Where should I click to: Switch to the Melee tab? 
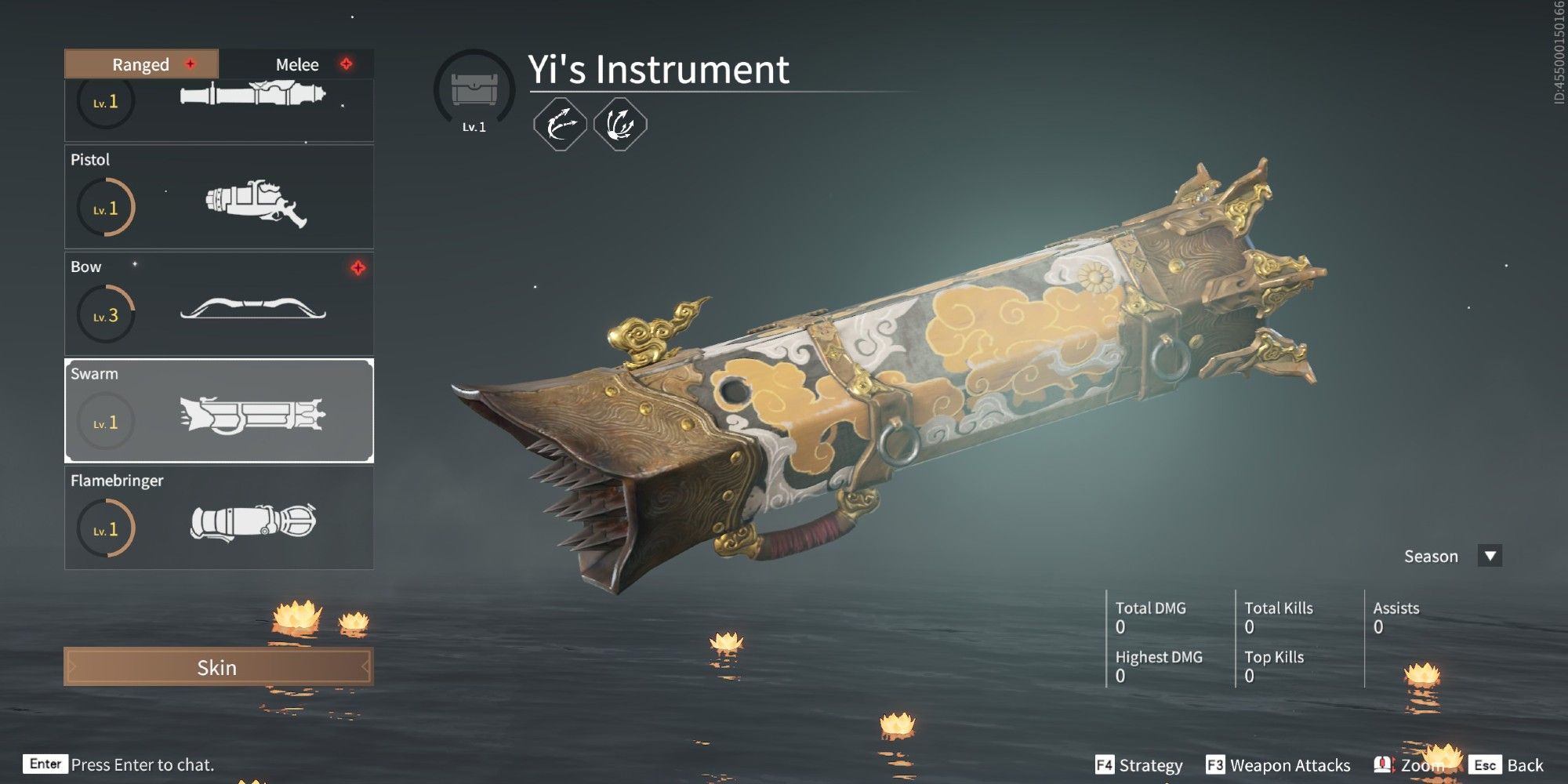tap(298, 64)
